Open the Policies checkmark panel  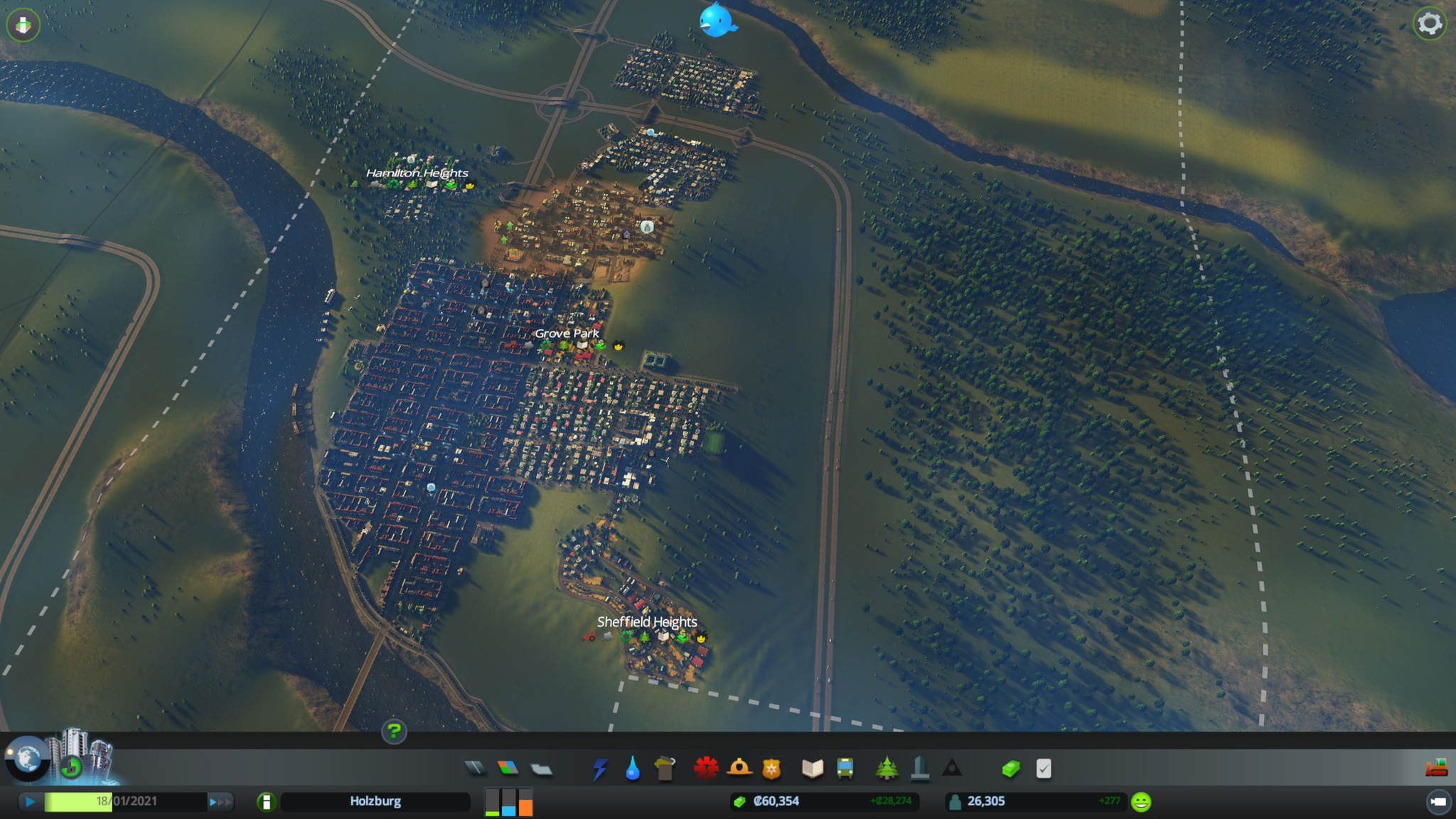(x=1044, y=769)
